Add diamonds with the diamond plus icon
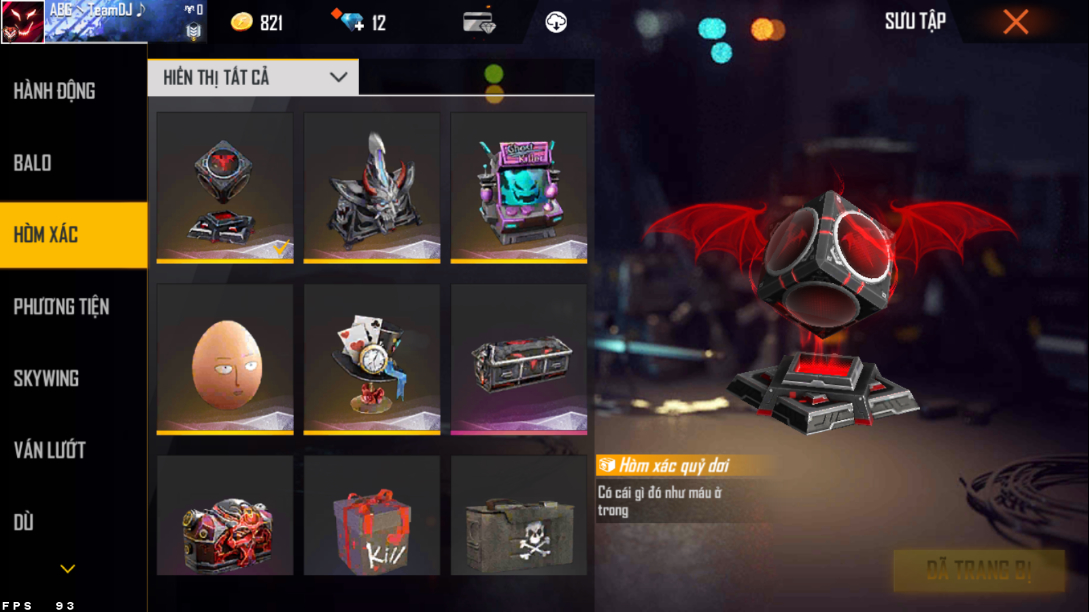The height and width of the screenshot is (612, 1089). [x=353, y=22]
